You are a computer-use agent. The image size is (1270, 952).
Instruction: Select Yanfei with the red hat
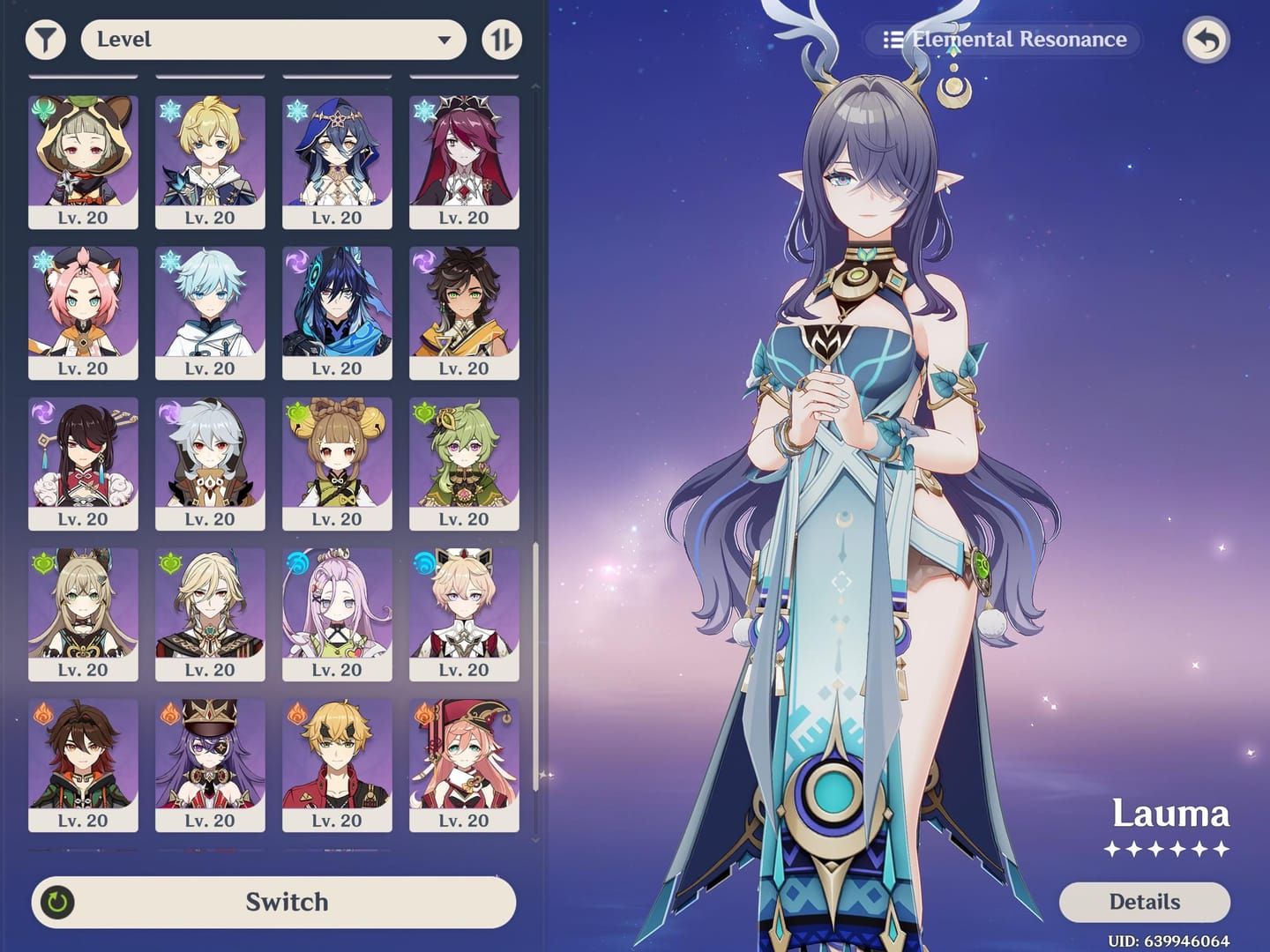[x=464, y=764]
